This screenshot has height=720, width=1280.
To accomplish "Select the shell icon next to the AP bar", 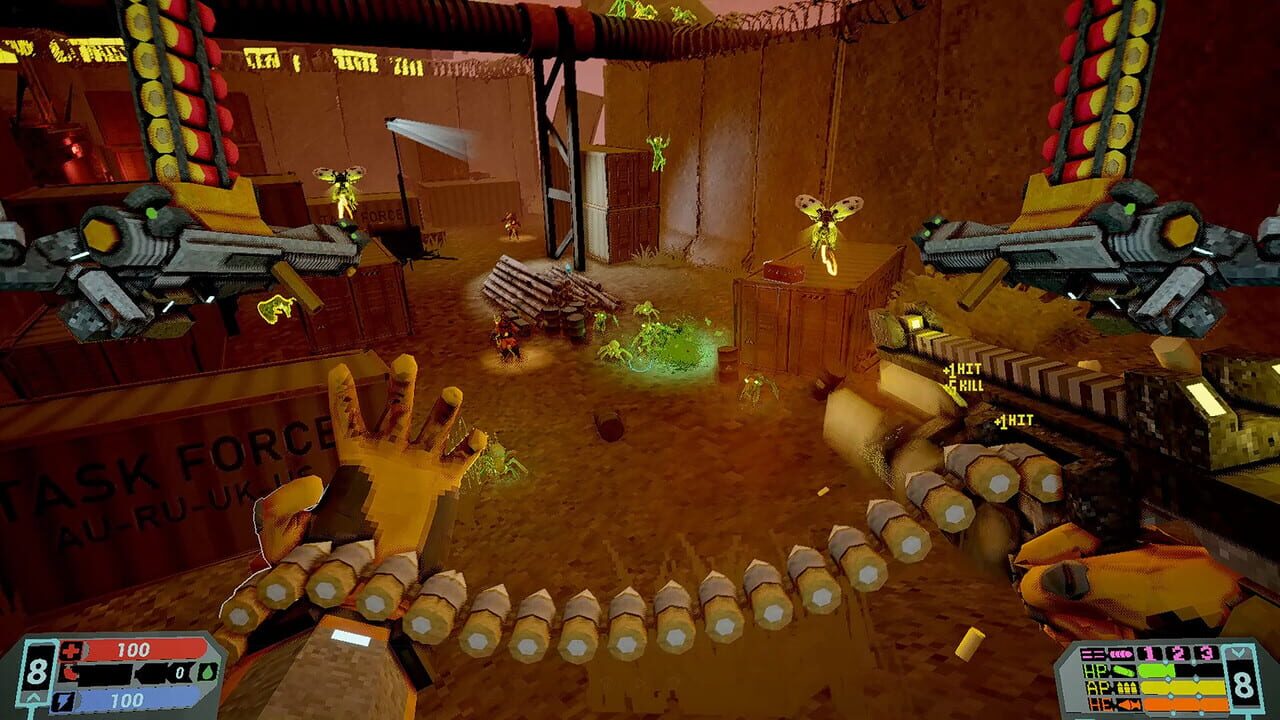I will pos(1128,687).
